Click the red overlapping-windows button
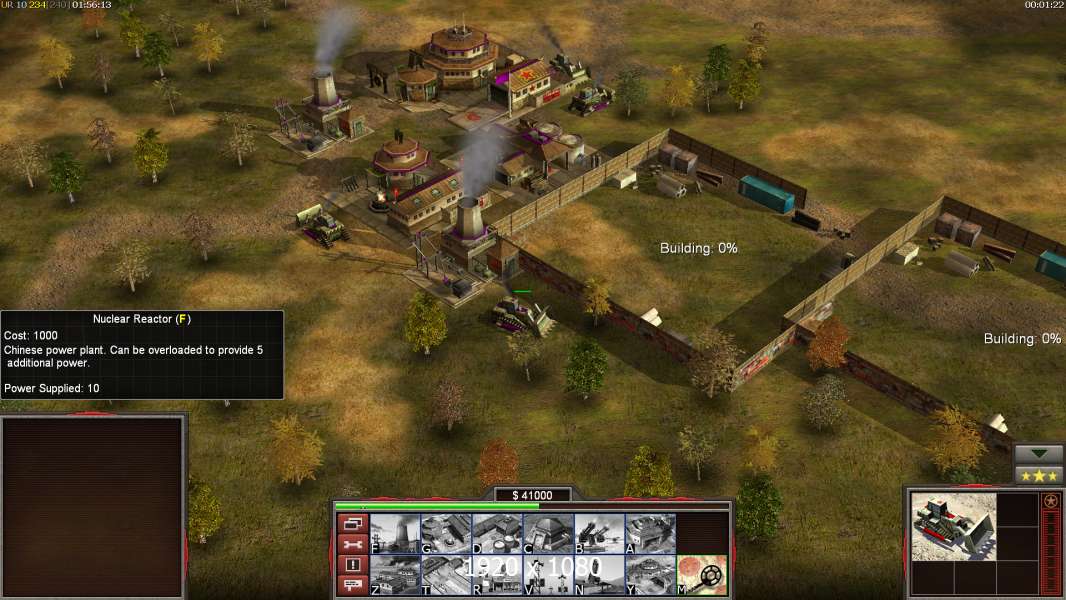 (351, 524)
